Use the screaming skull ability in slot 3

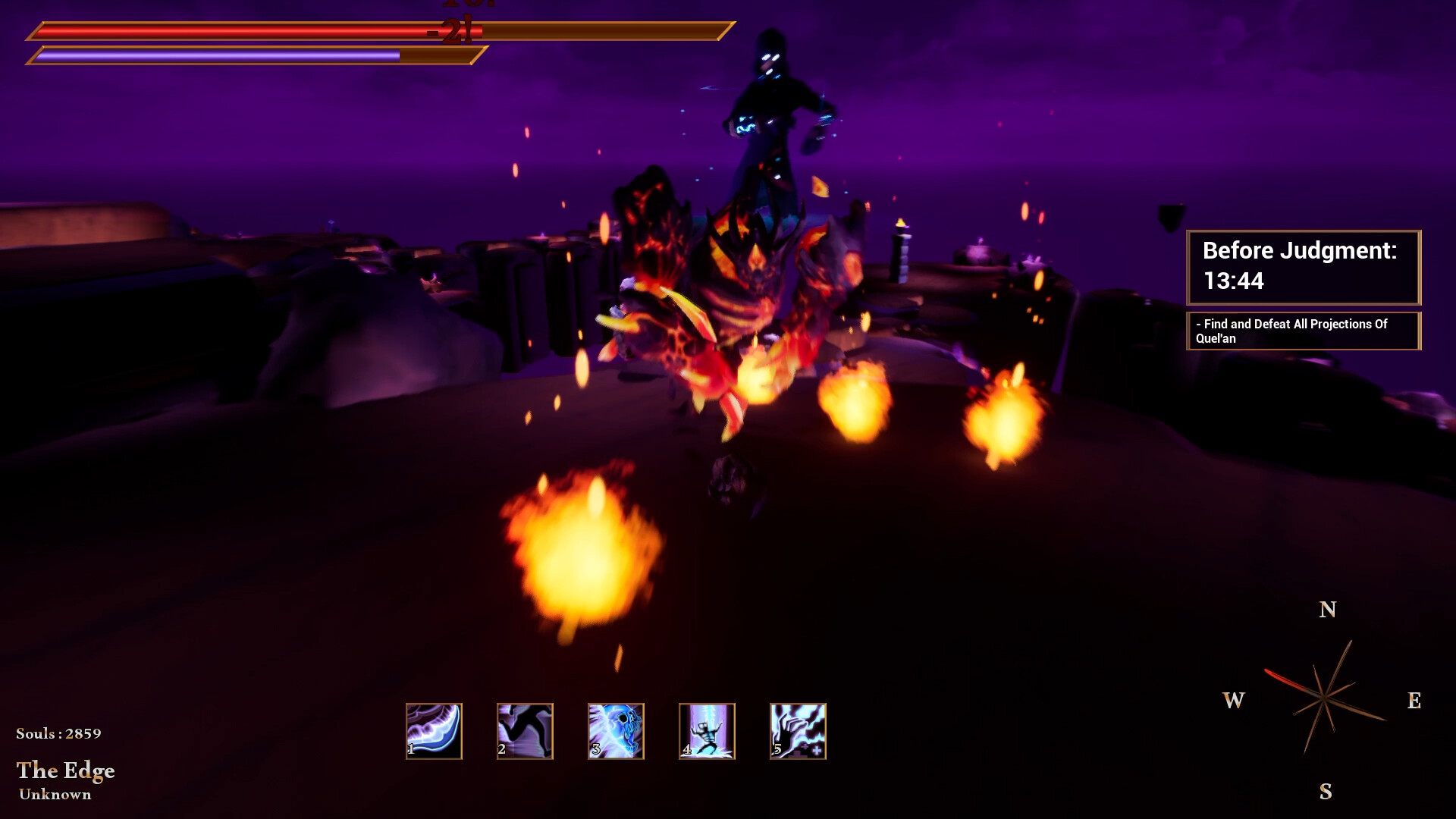(x=616, y=730)
